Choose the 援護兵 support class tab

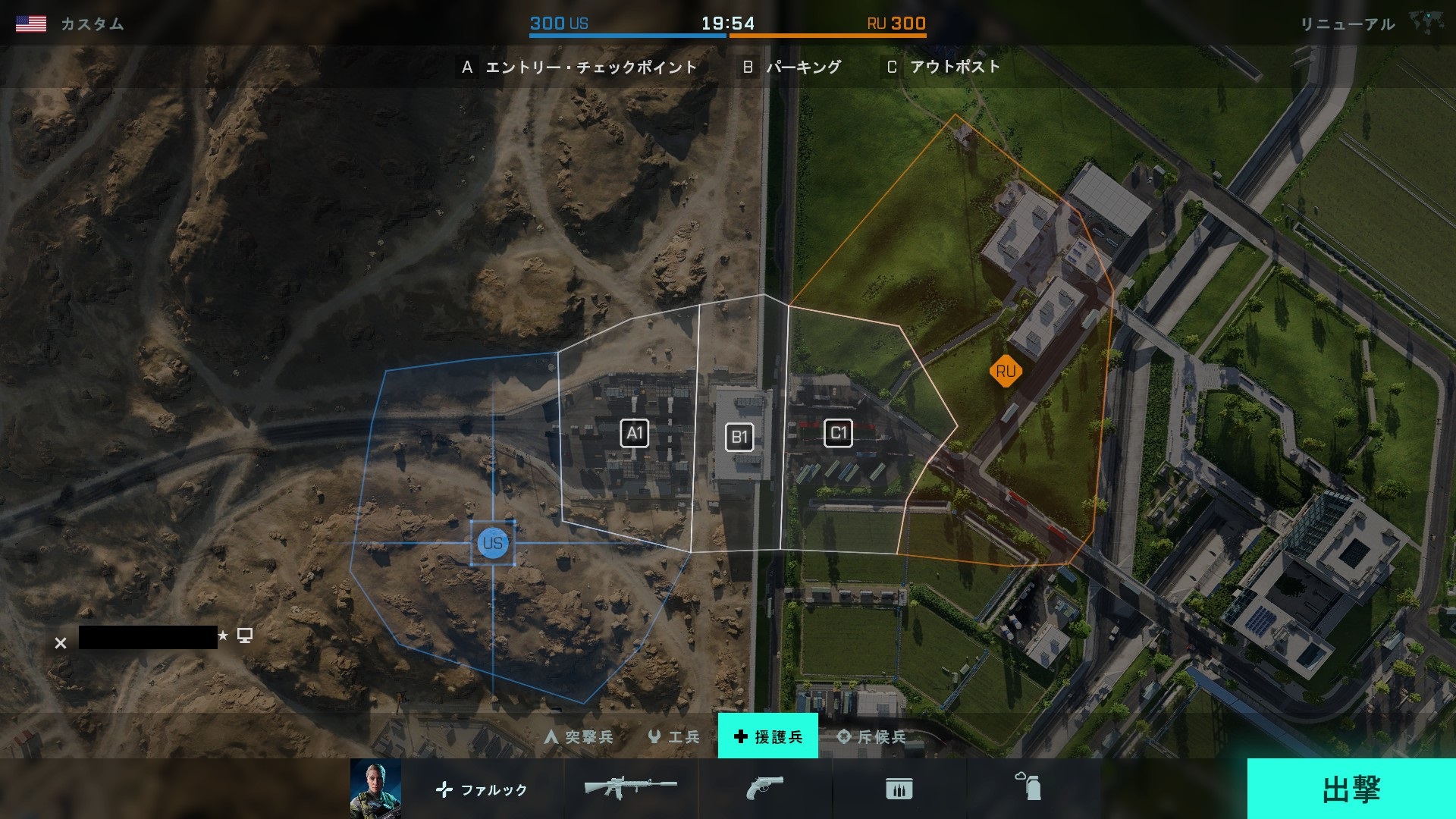pyautogui.click(x=767, y=736)
